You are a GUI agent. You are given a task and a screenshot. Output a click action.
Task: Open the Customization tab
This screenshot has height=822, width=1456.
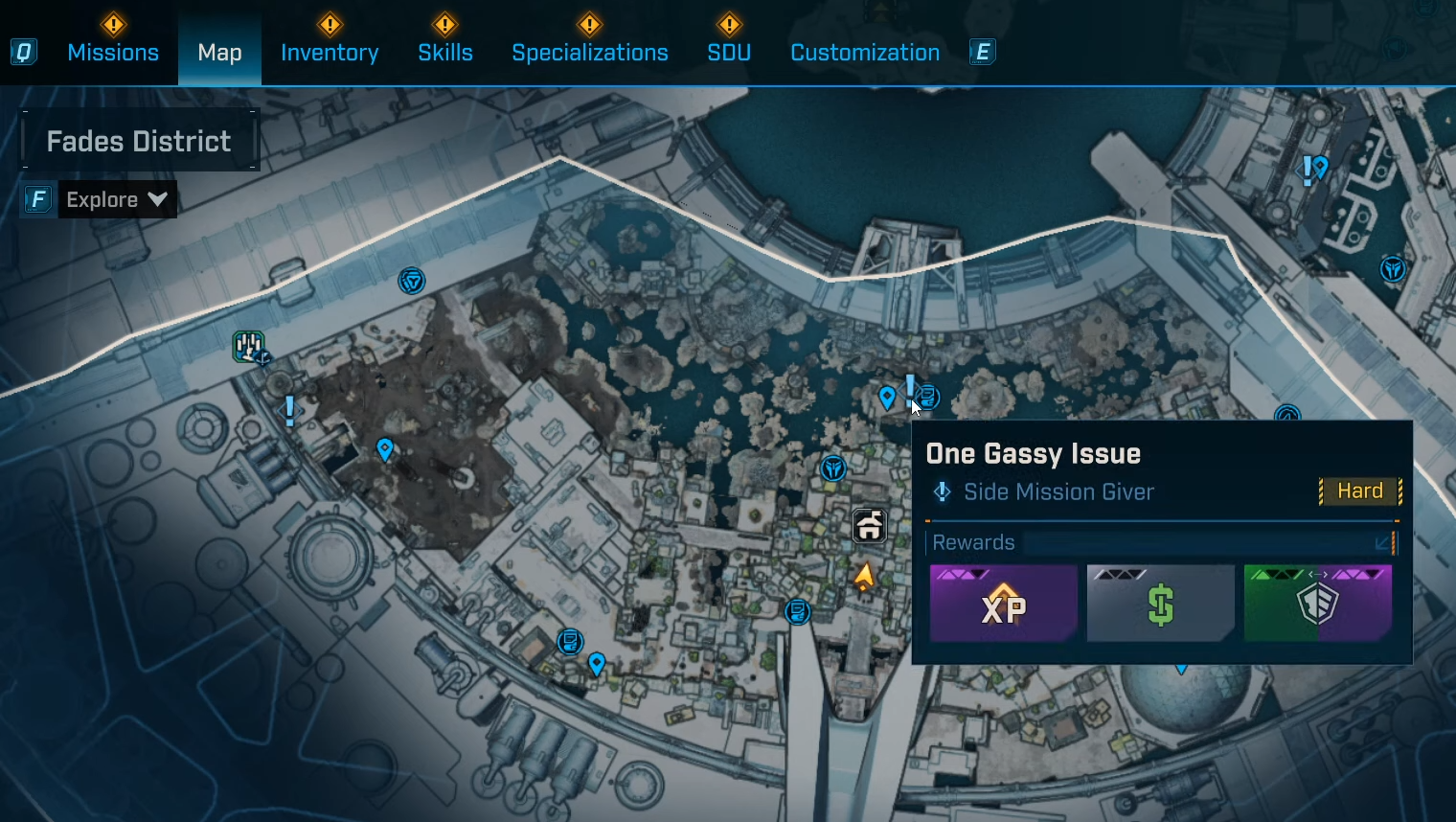(865, 53)
